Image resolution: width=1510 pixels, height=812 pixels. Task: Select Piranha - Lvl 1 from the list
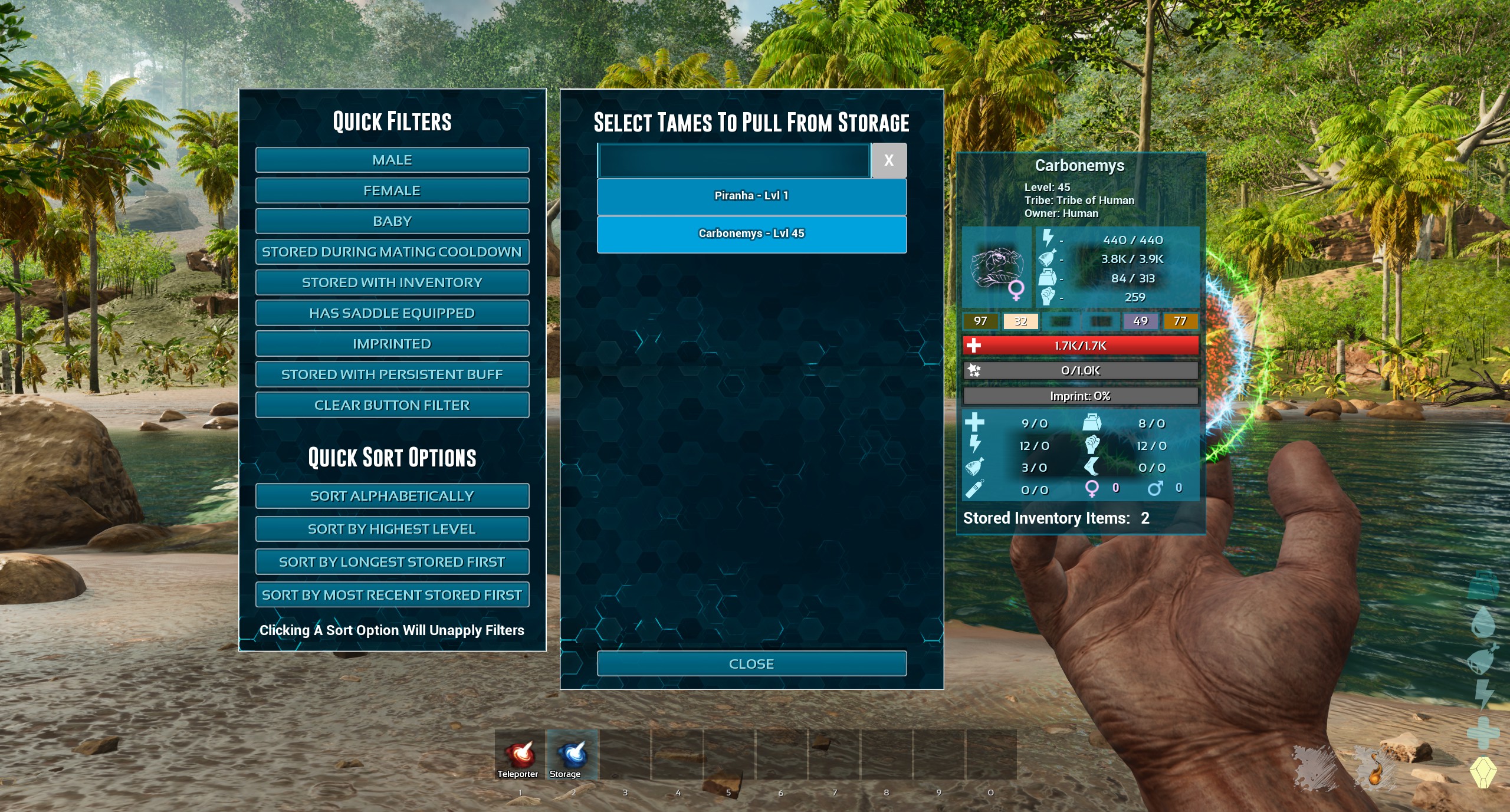751,196
